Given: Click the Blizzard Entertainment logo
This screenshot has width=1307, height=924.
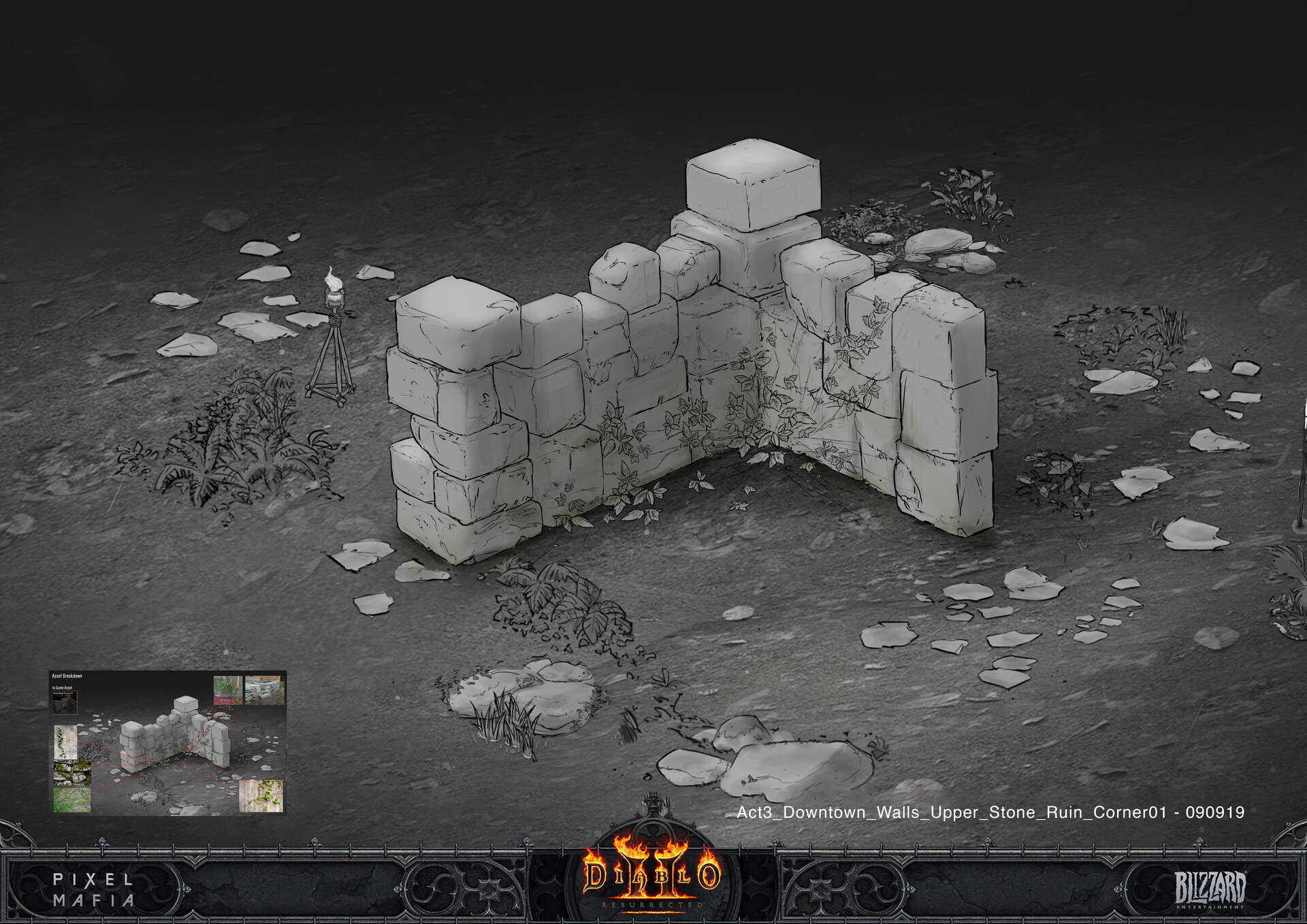Looking at the screenshot, I should (x=1210, y=889).
